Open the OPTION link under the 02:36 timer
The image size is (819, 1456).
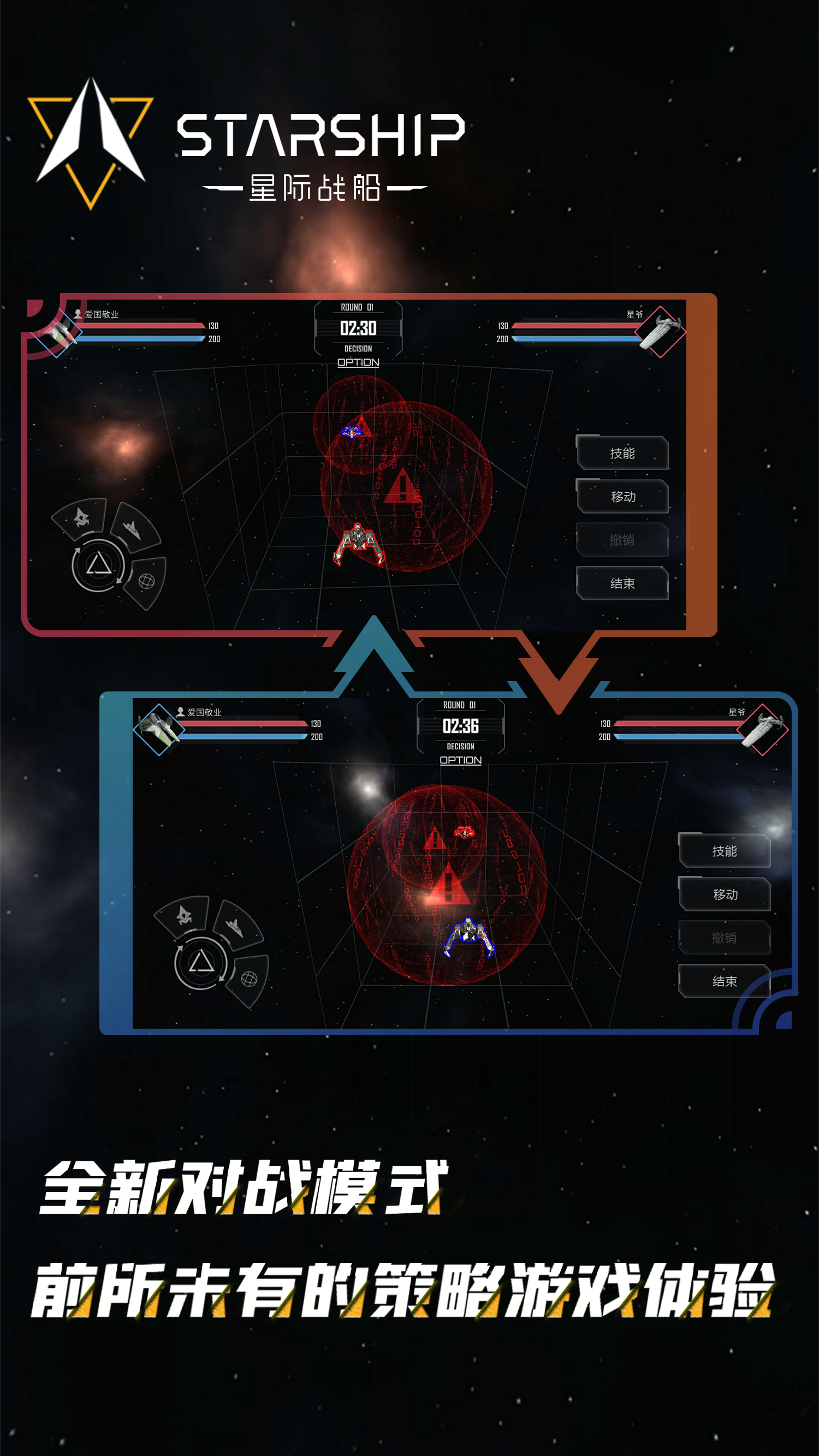[x=460, y=760]
